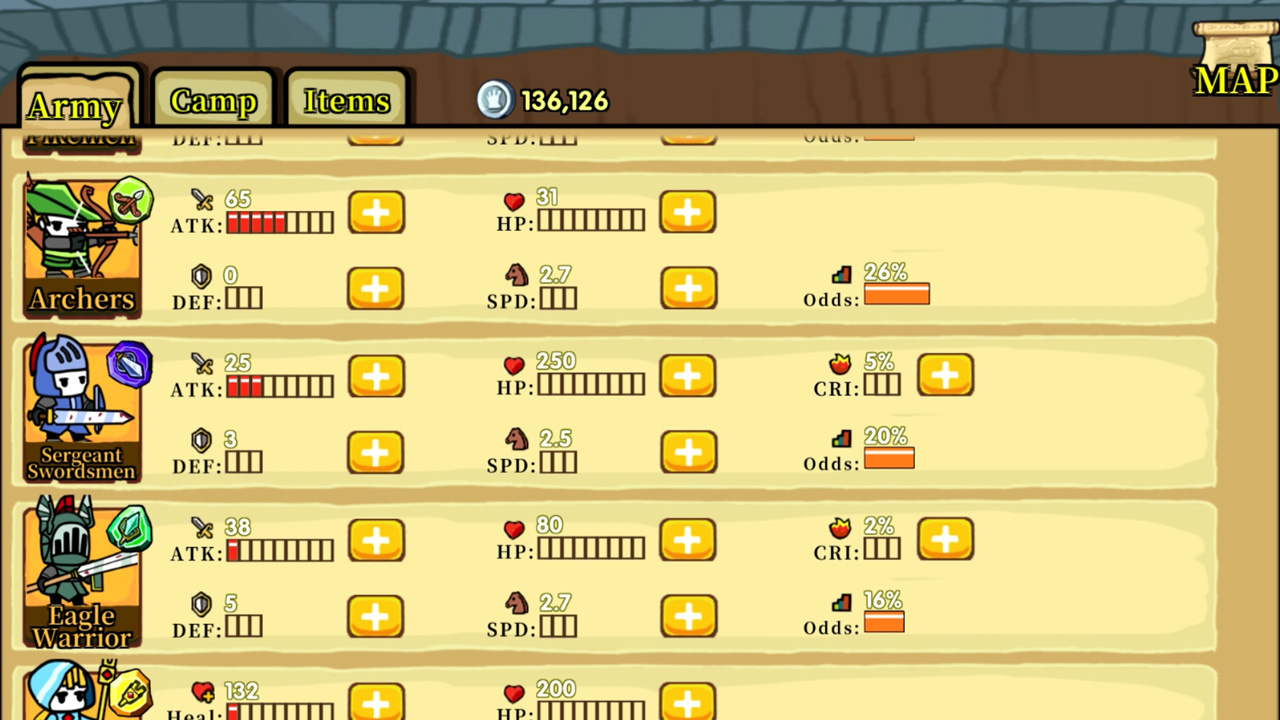Upgrade Eagle Warrior defense
1280x720 pixels.
[376, 616]
